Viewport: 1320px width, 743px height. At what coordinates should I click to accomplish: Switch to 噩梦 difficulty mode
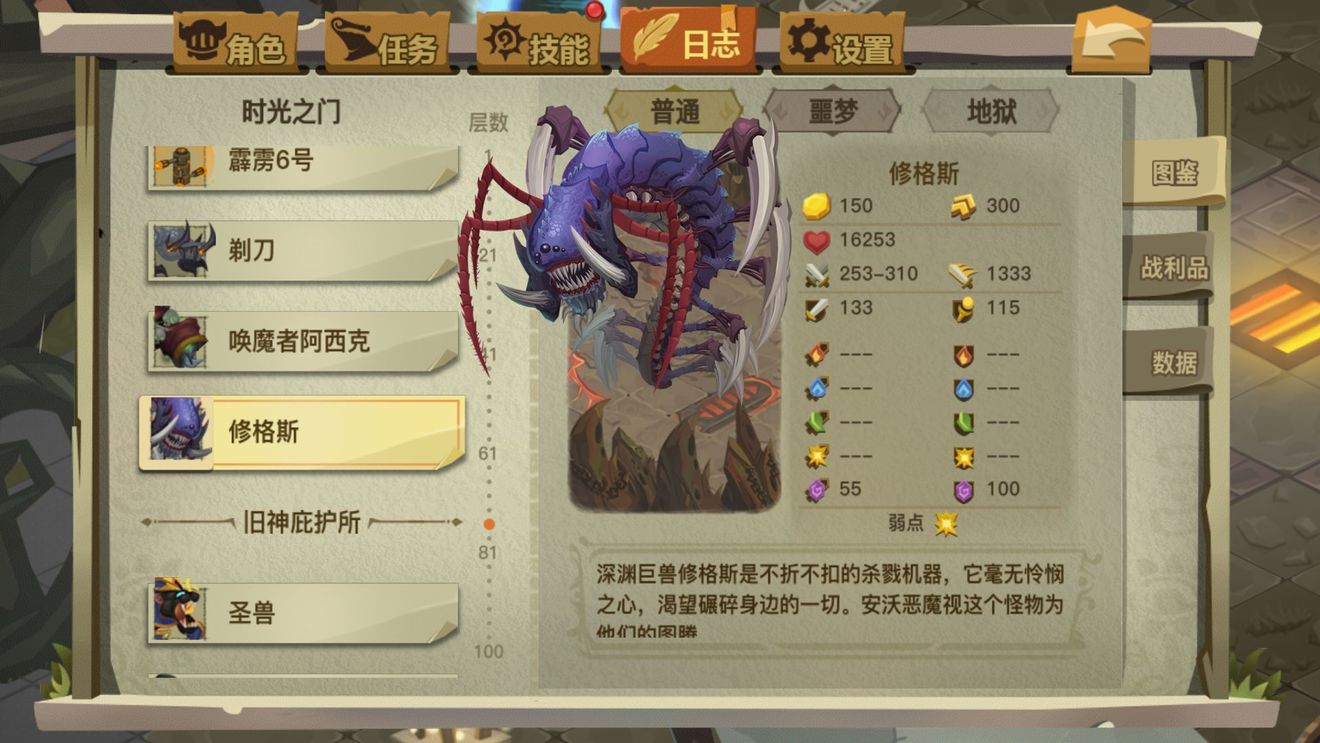click(x=835, y=113)
